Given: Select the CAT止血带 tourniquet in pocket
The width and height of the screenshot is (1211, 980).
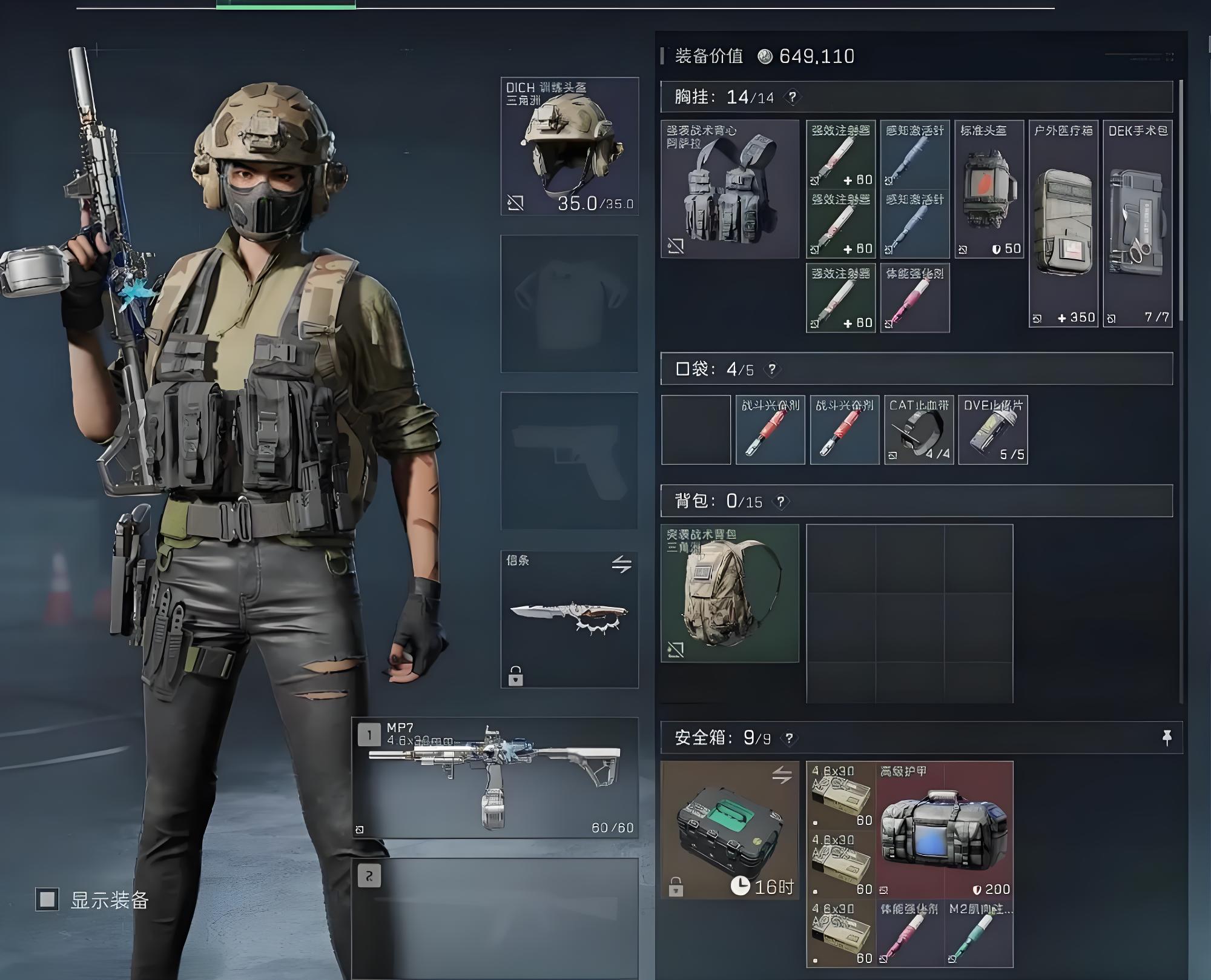Looking at the screenshot, I should click(x=919, y=430).
